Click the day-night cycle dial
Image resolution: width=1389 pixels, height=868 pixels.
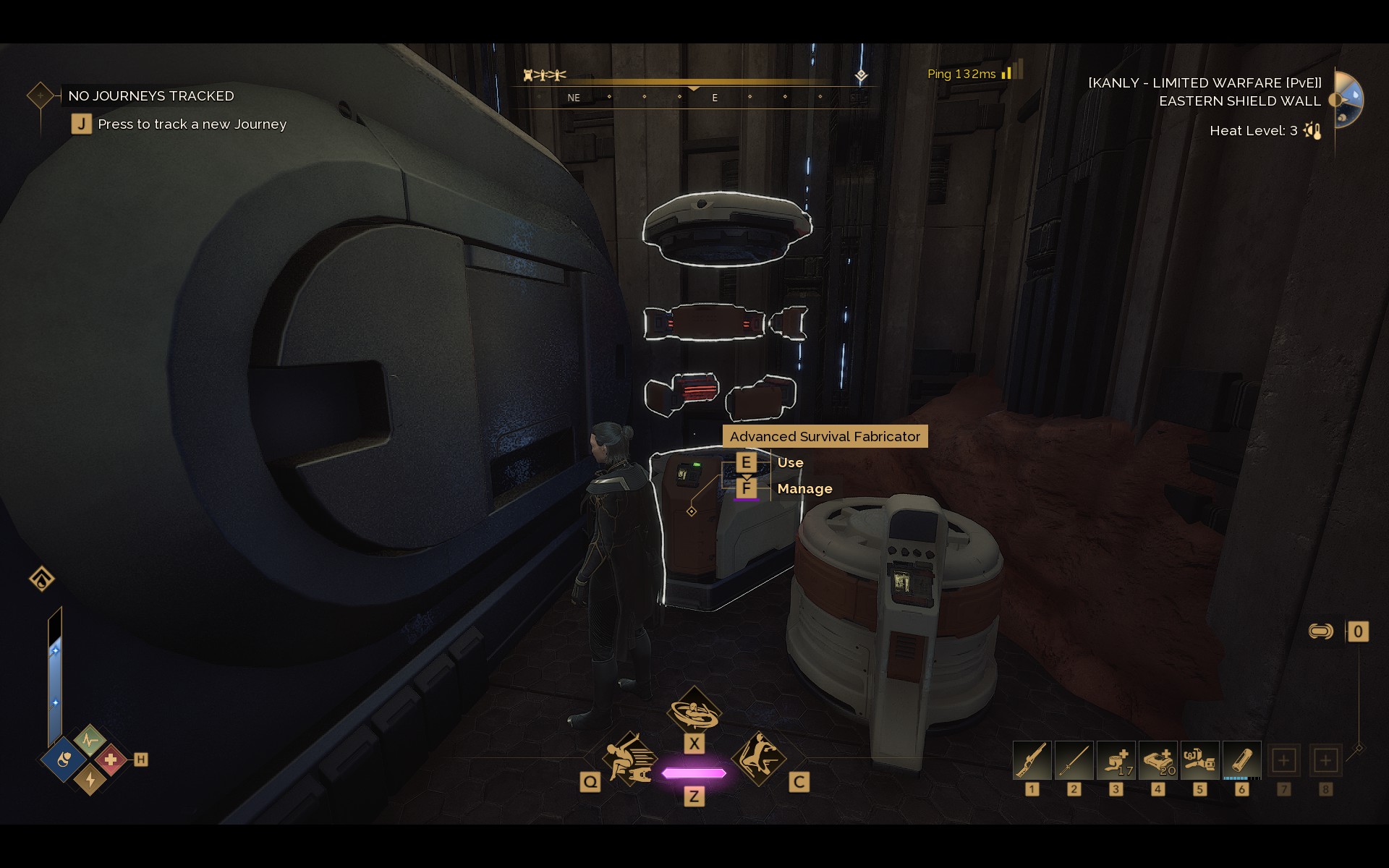click(x=1348, y=99)
